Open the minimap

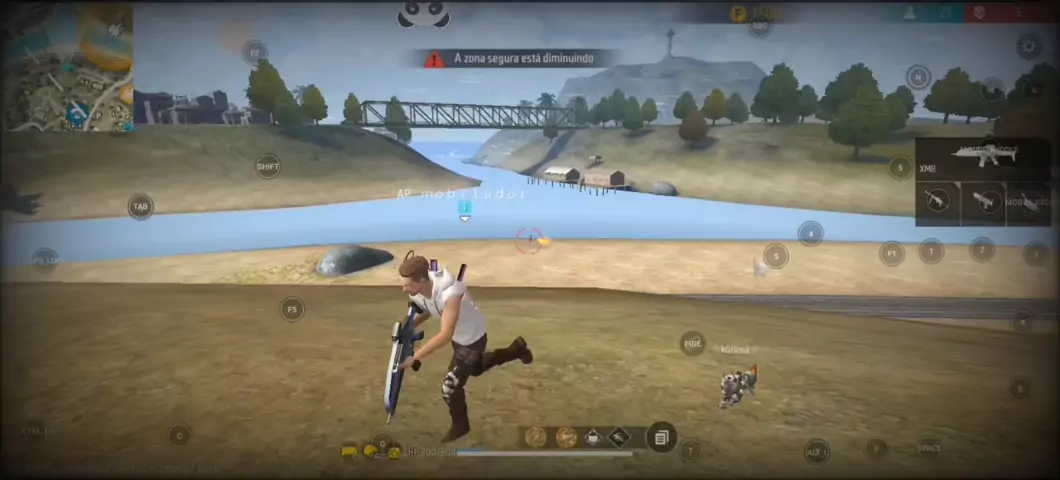coord(67,67)
